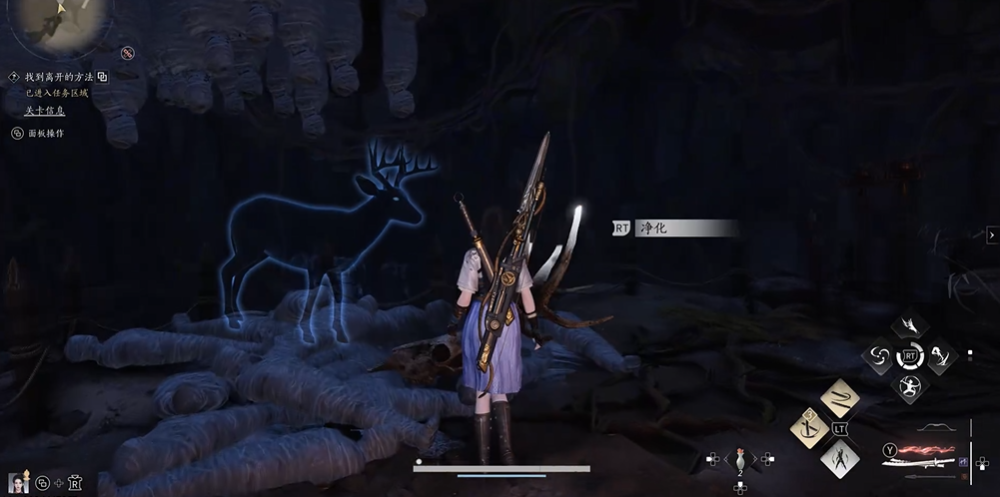Viewport: 1000px width, 497px height.
Task: Select the 找到离开的方法 quest objective
Action: tap(59, 77)
